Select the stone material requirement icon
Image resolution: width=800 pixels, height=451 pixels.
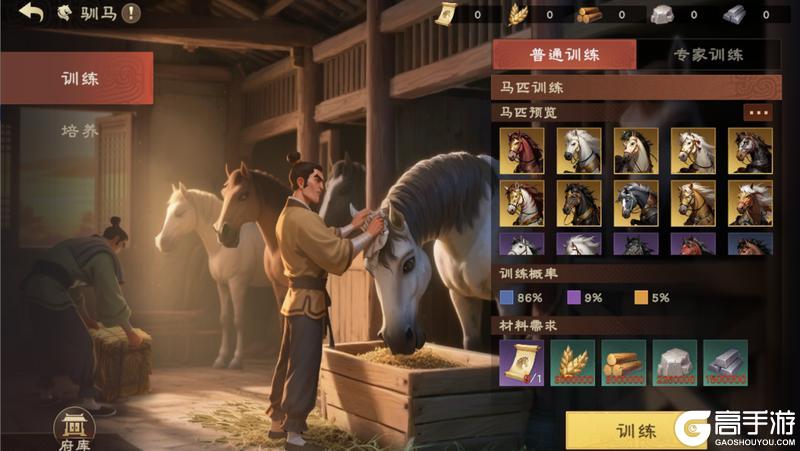[x=674, y=363]
